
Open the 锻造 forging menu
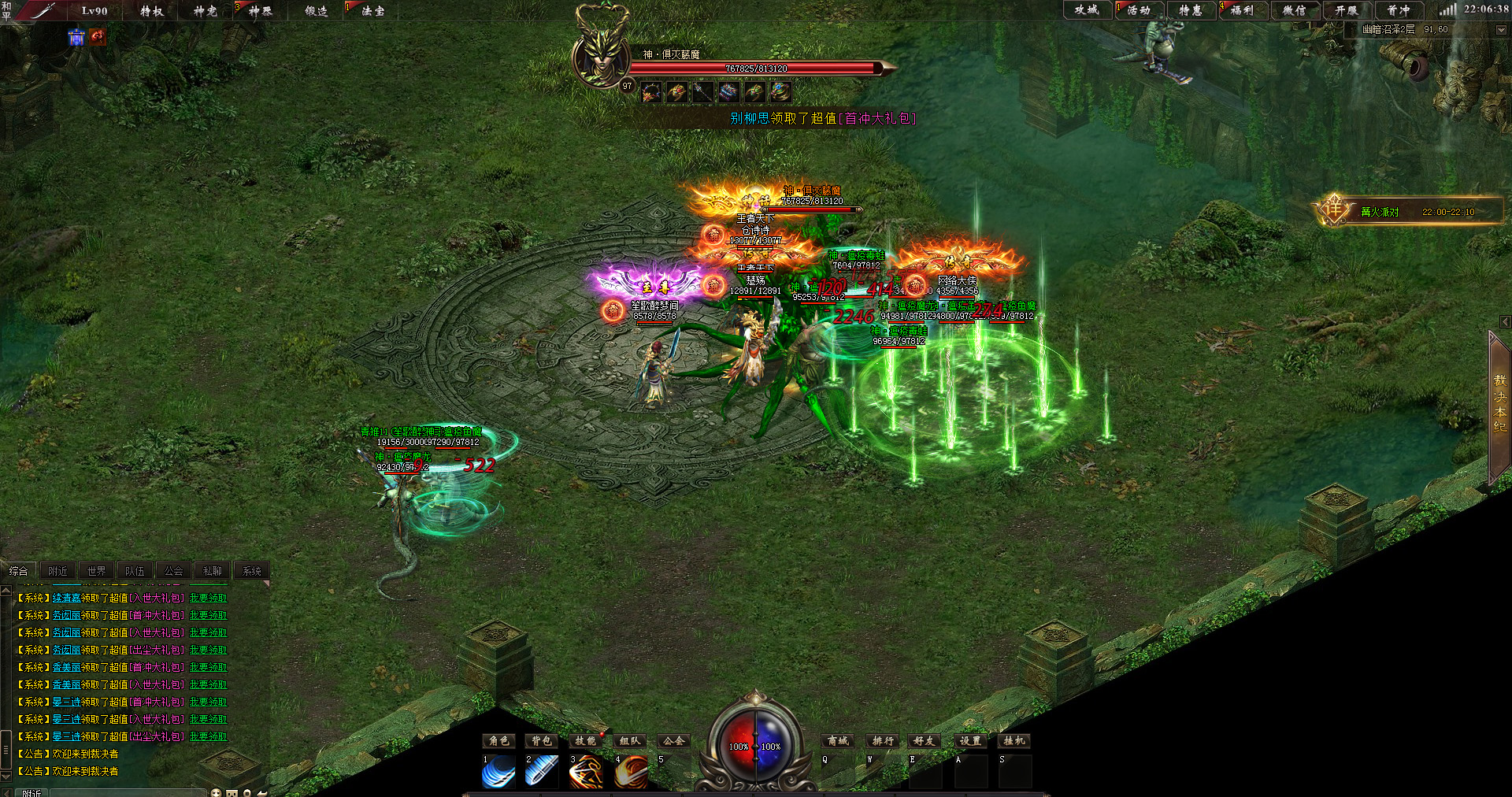click(x=317, y=11)
